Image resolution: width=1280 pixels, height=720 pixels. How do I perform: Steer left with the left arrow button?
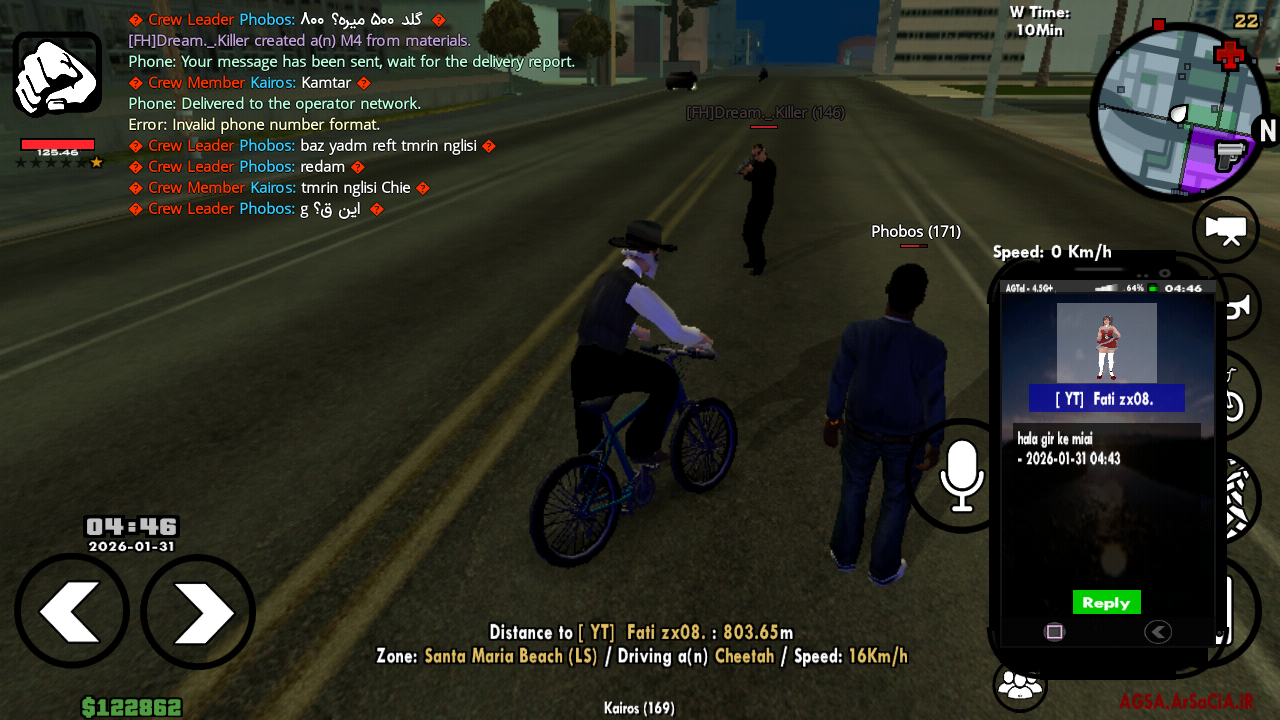click(x=72, y=611)
